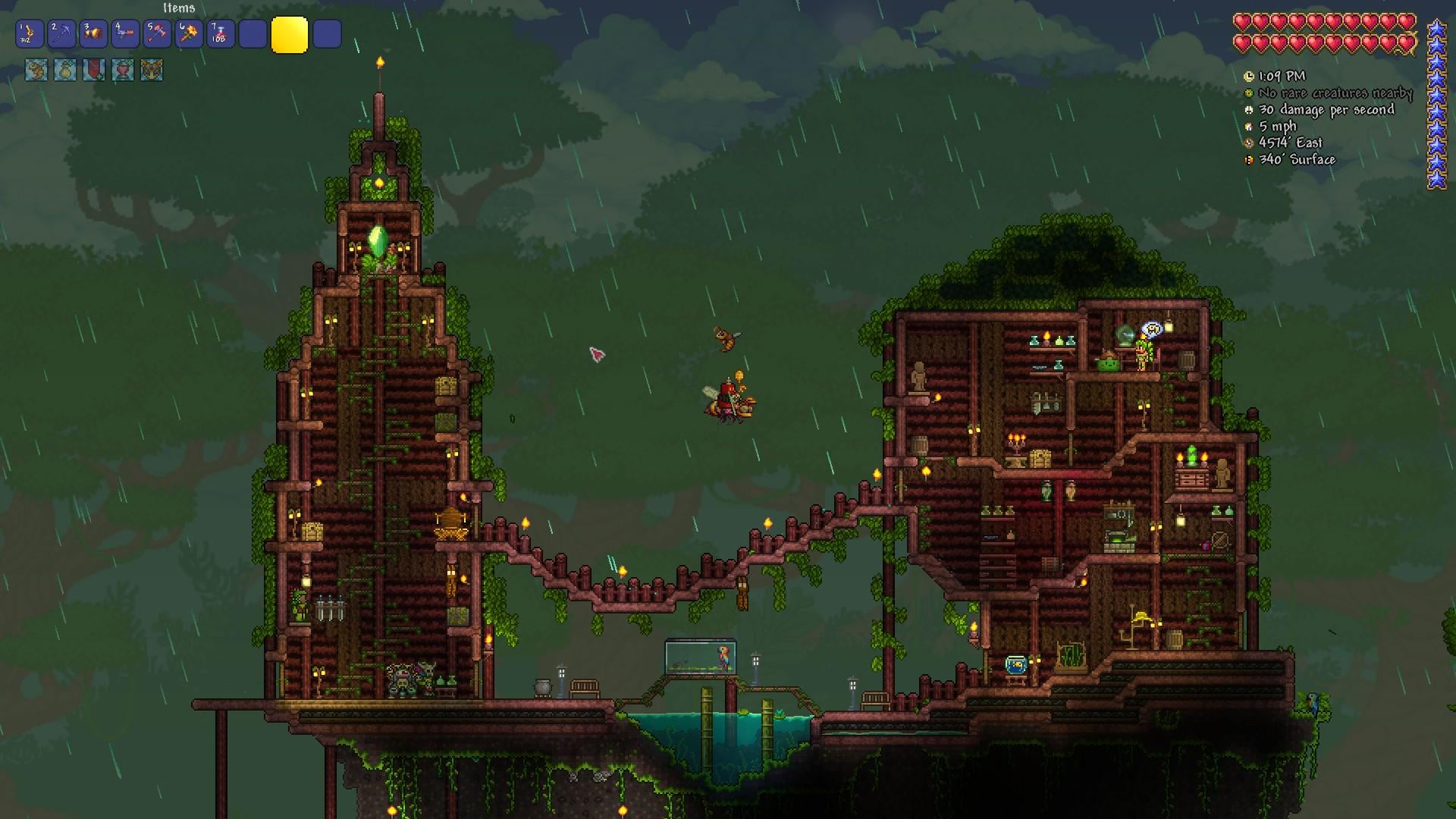Select the rope stack of 312 in hotbar
The height and width of the screenshot is (819, 1456).
click(30, 34)
